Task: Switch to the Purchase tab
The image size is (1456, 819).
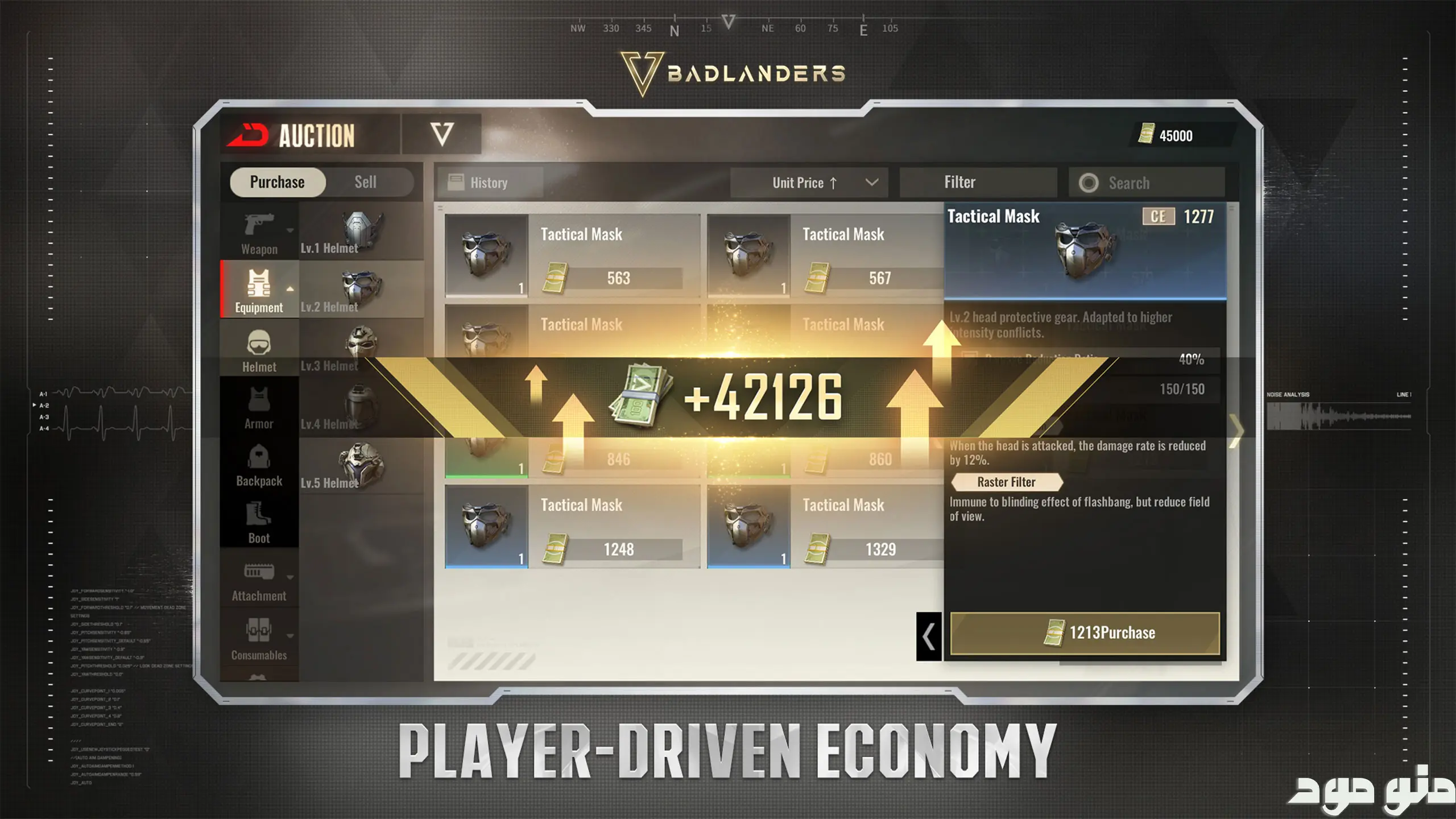Action: [278, 182]
